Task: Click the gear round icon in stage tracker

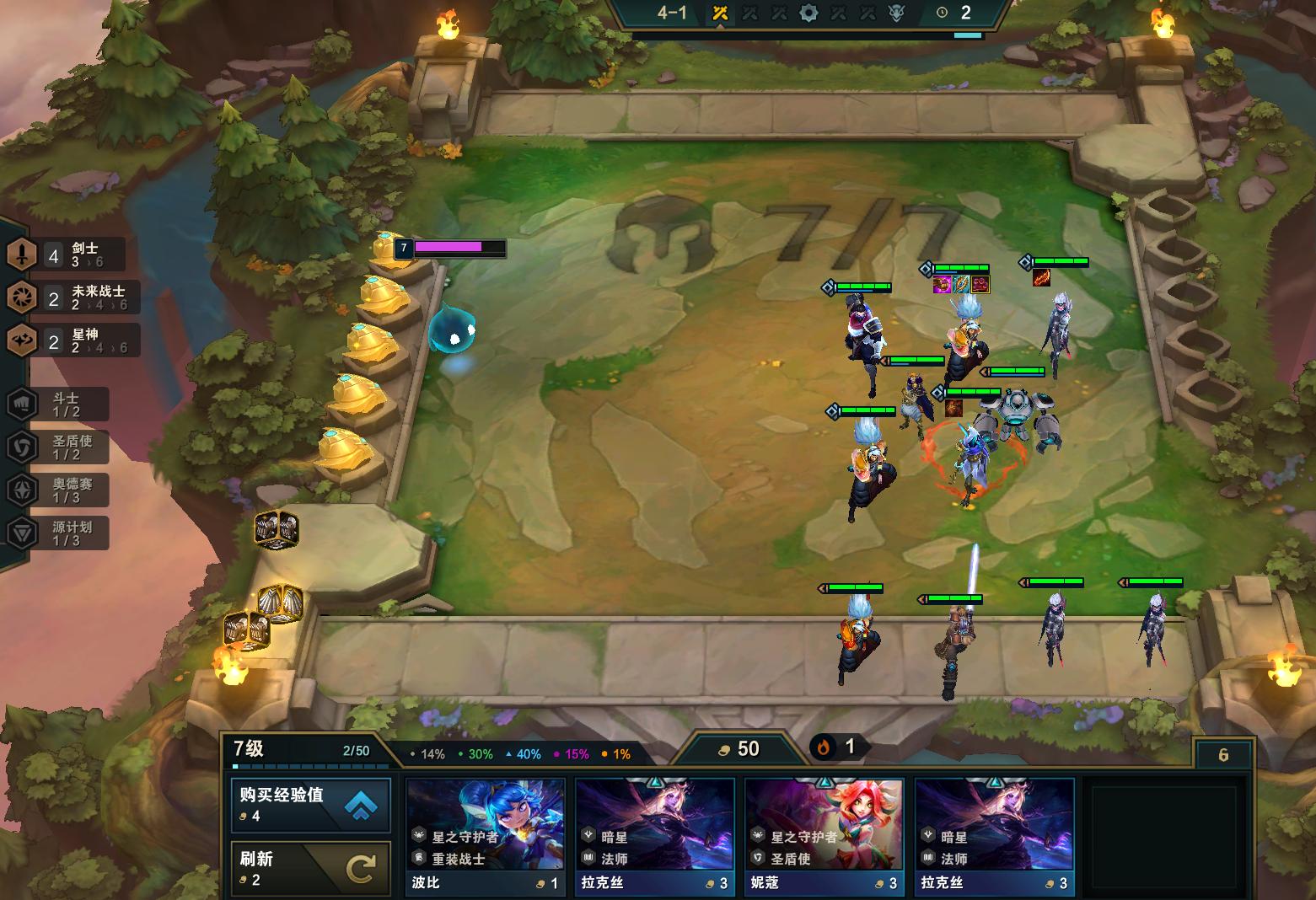Action: tap(808, 13)
